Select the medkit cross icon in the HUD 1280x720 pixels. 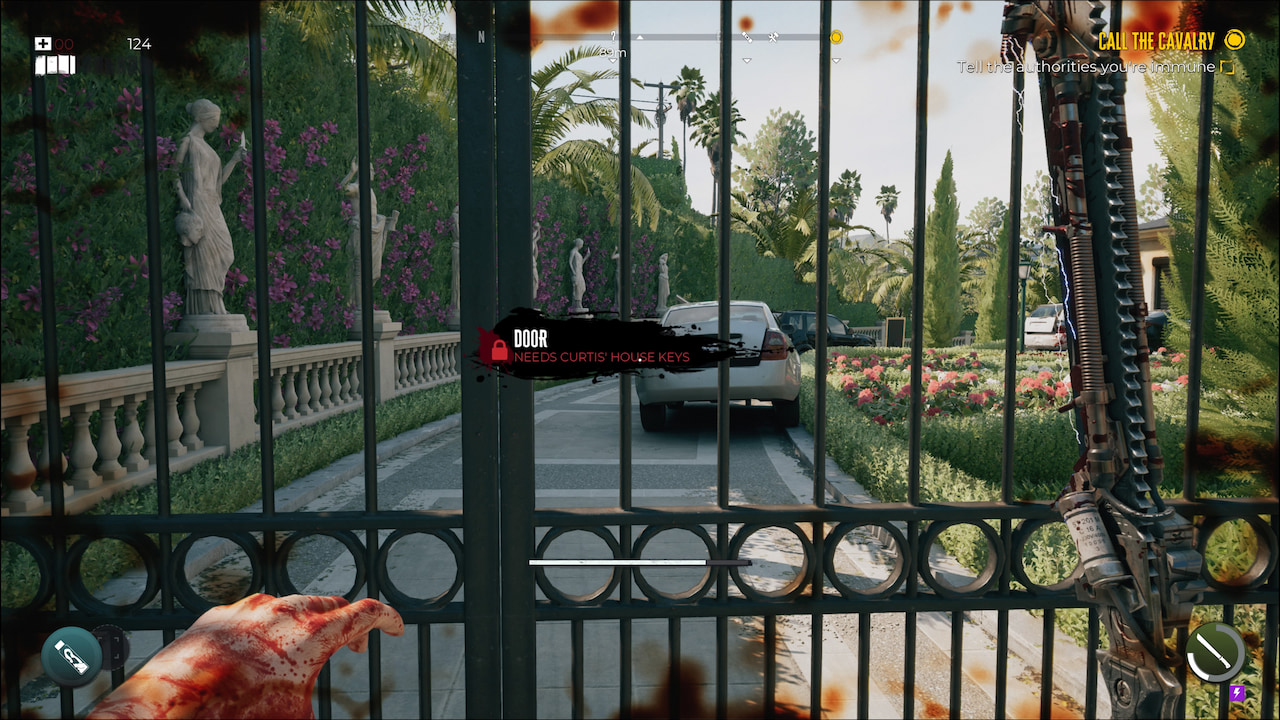click(43, 43)
